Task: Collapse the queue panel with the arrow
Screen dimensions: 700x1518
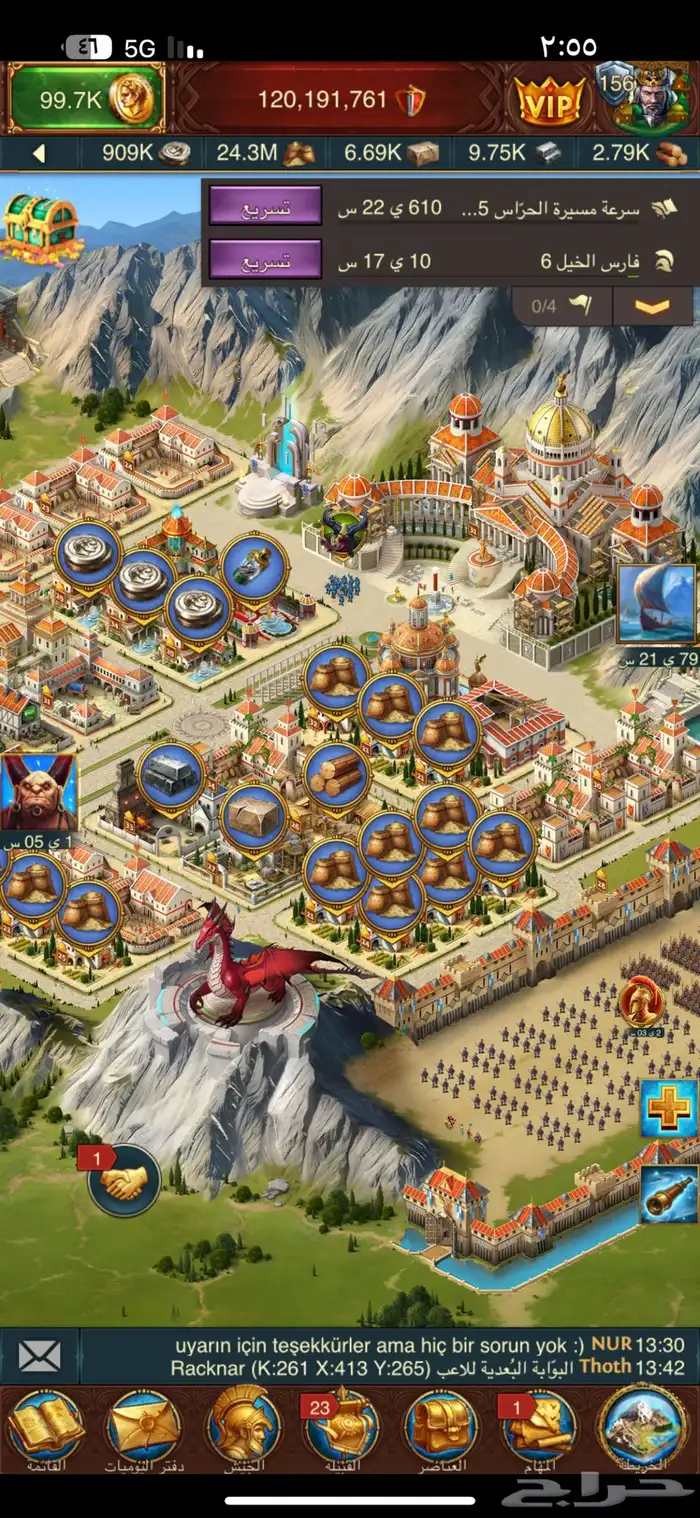Action: (x=652, y=306)
